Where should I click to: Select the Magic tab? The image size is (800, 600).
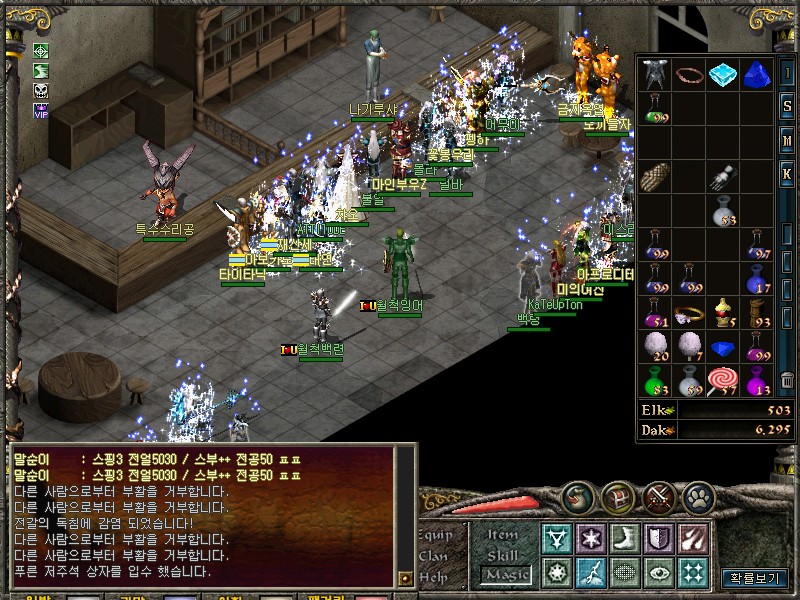click(x=503, y=575)
